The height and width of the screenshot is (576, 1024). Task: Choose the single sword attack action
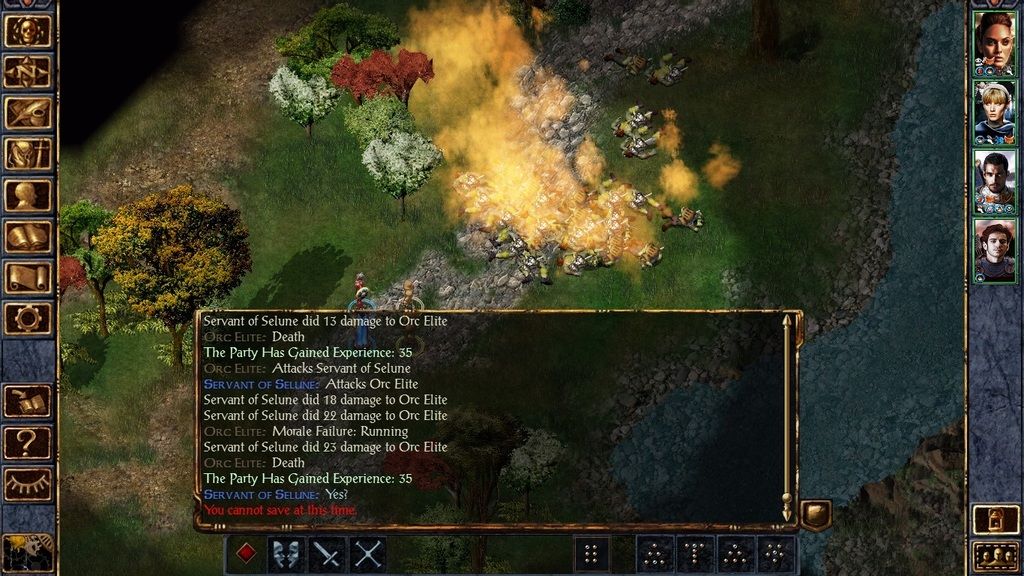327,554
